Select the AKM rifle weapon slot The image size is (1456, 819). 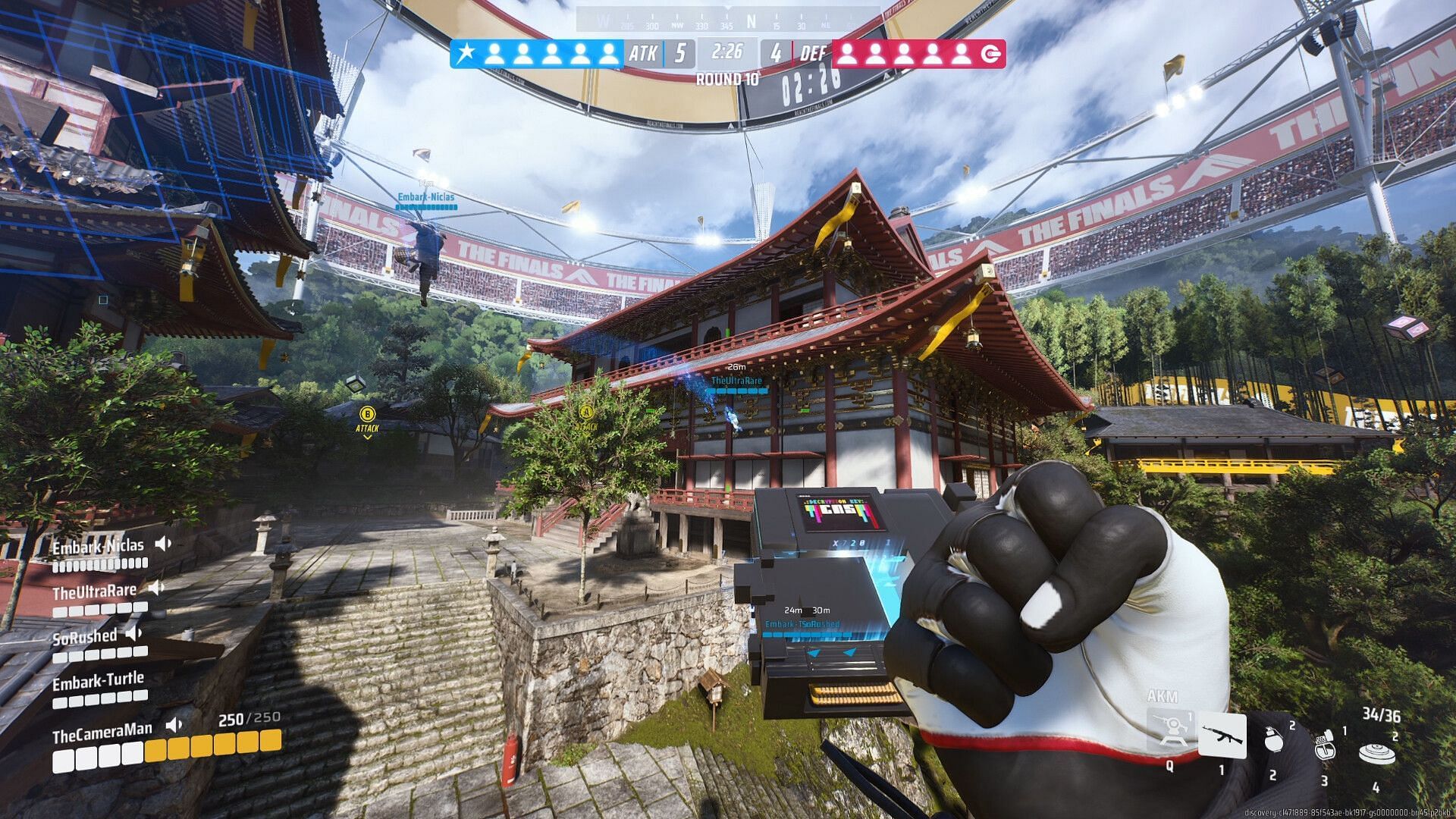coord(1222,735)
